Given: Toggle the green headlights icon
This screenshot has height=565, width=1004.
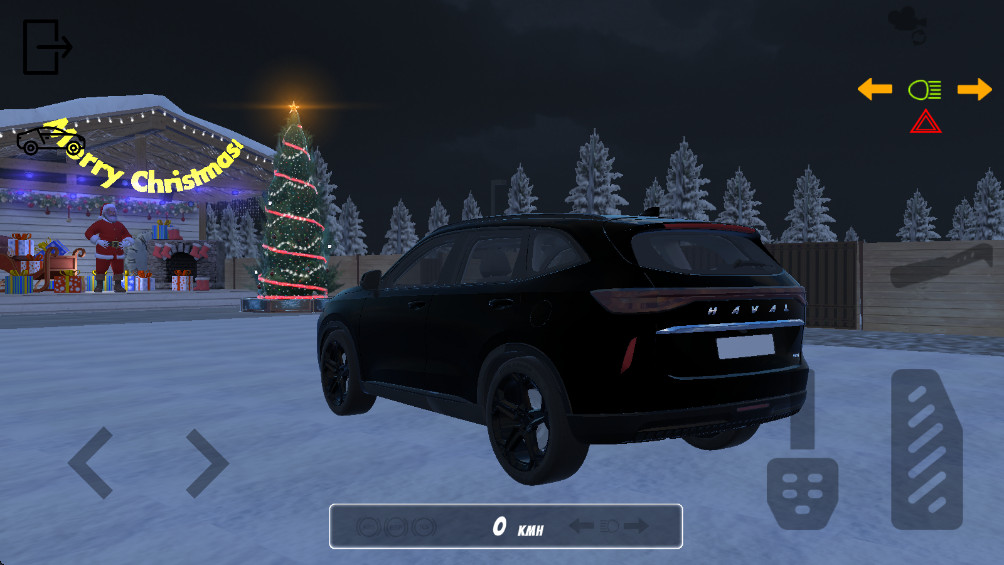Looking at the screenshot, I should [925, 90].
